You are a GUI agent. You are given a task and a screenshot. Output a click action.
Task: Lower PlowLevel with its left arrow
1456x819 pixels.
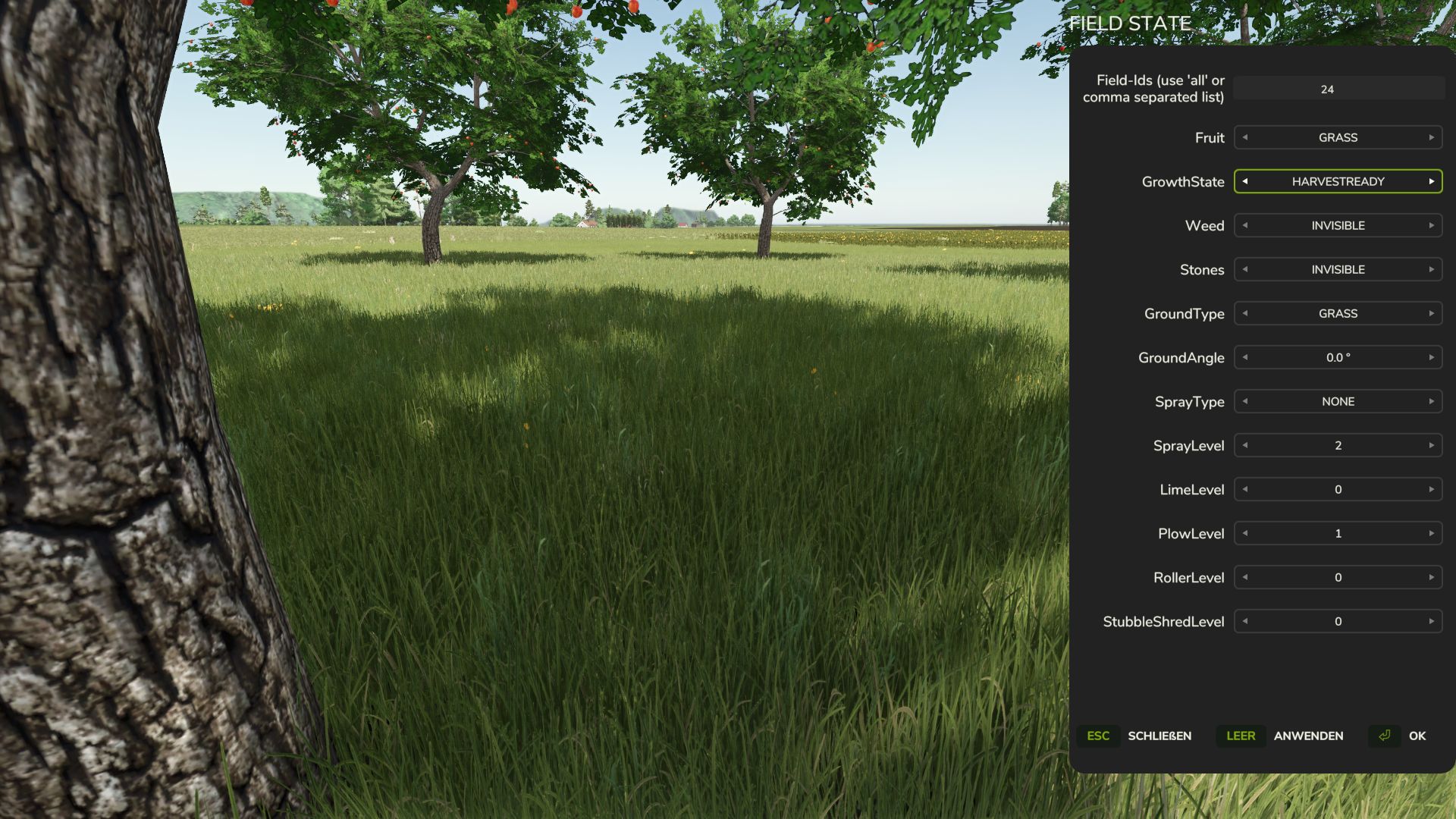coord(1244,533)
